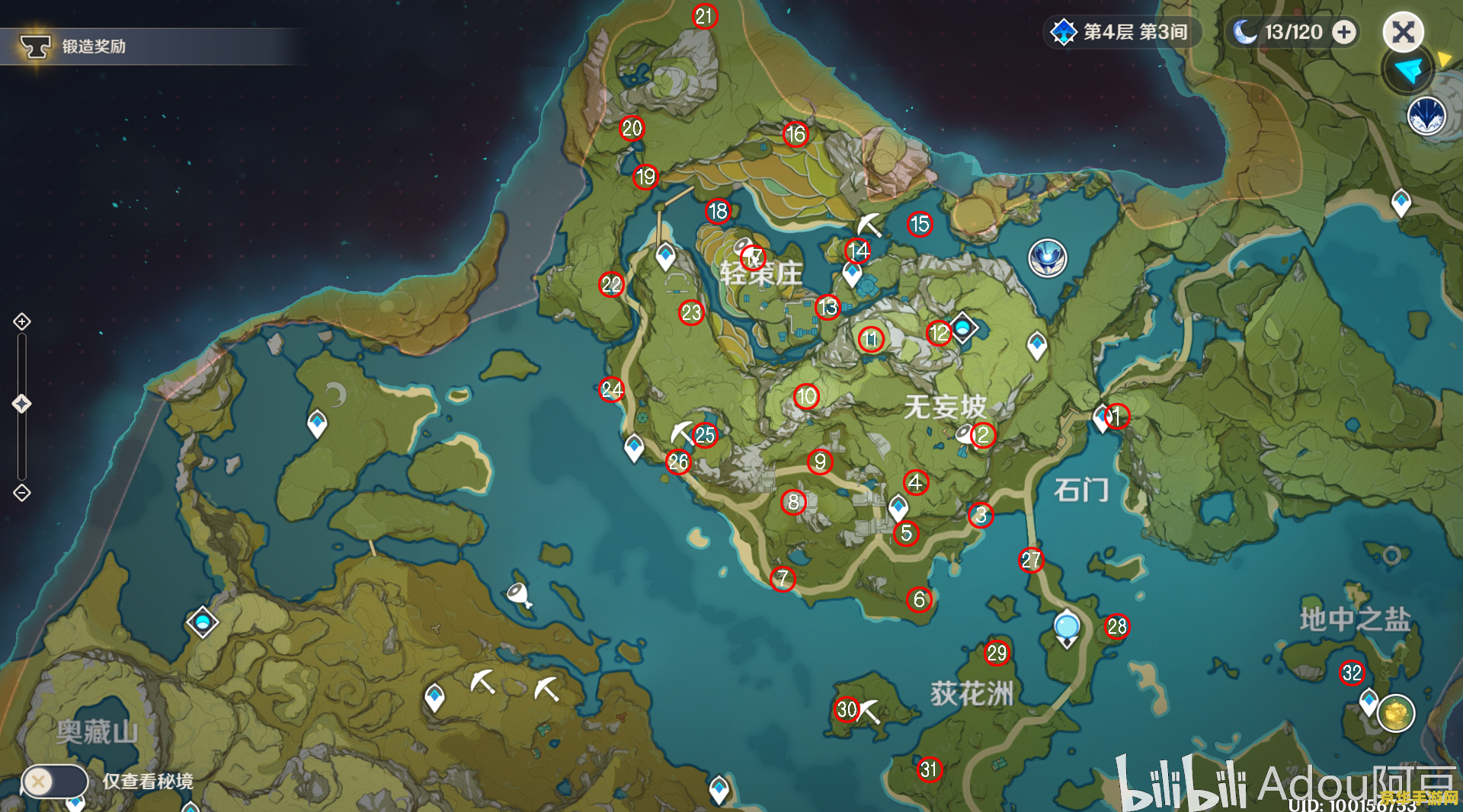Toggle the 仅查看秘境 domains-only switch
This screenshot has height=812, width=1463.
(53, 781)
